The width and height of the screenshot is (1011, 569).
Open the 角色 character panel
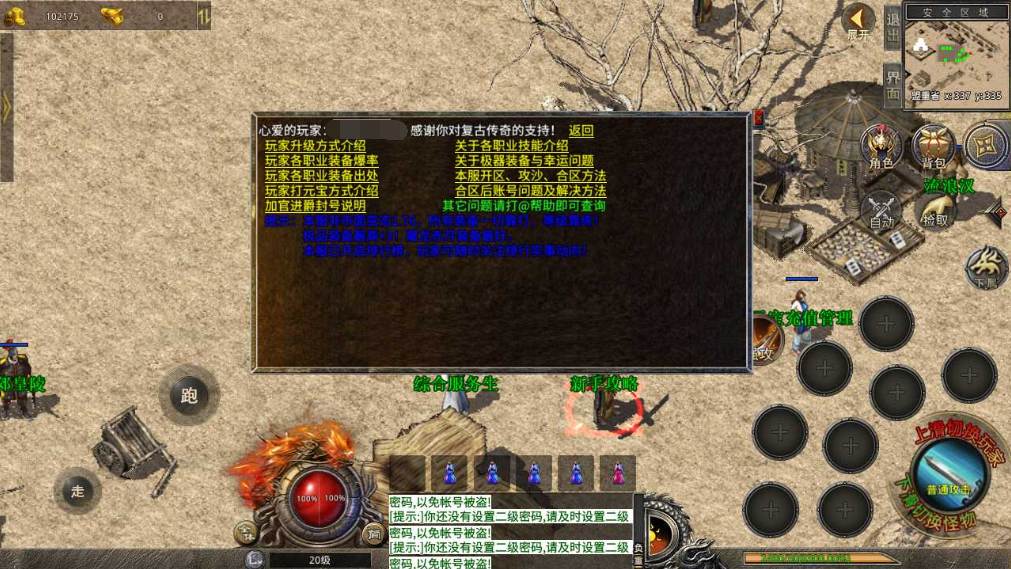point(881,146)
